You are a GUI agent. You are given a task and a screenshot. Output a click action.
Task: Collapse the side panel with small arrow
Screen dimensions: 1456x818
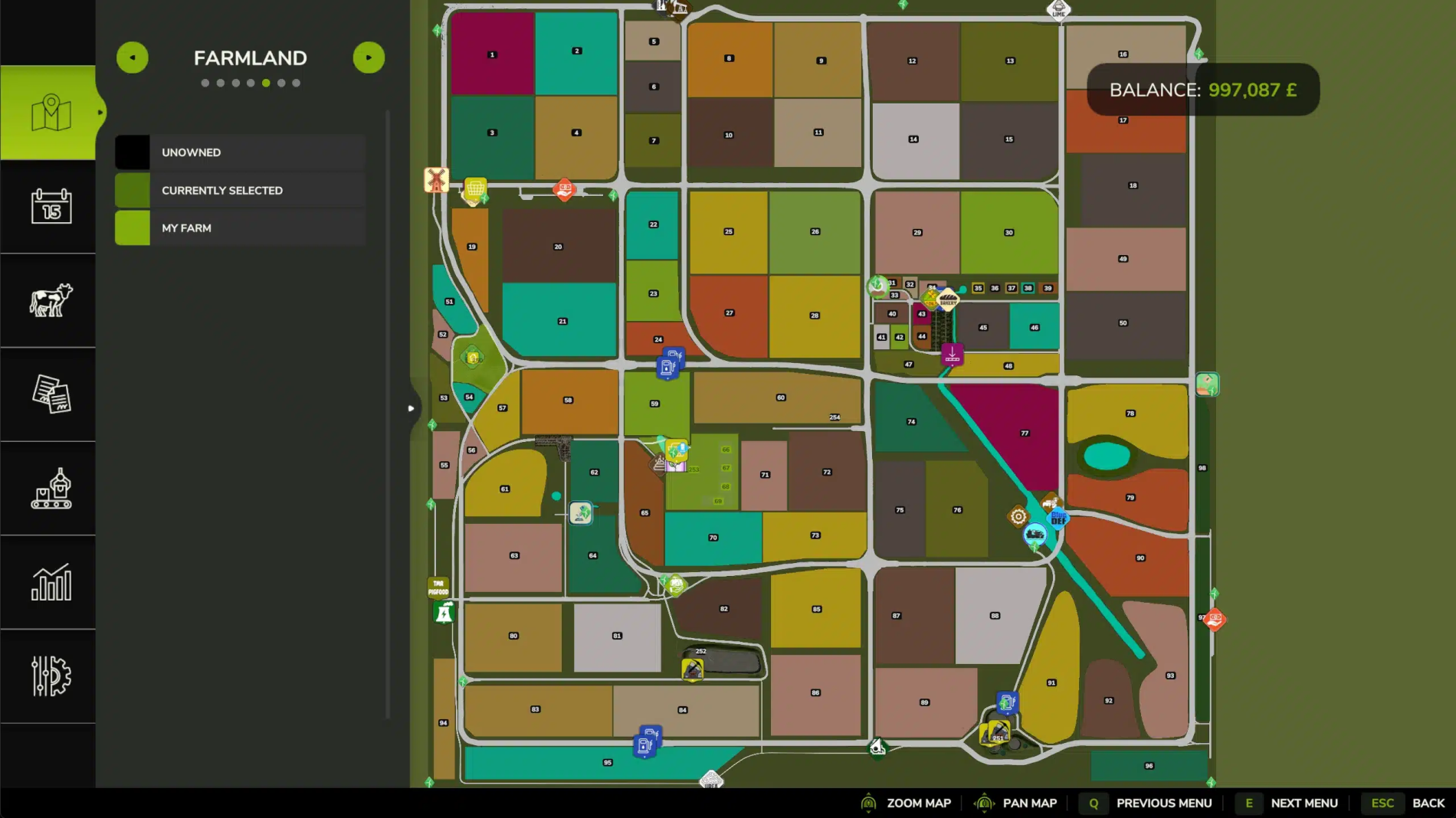pyautogui.click(x=411, y=408)
